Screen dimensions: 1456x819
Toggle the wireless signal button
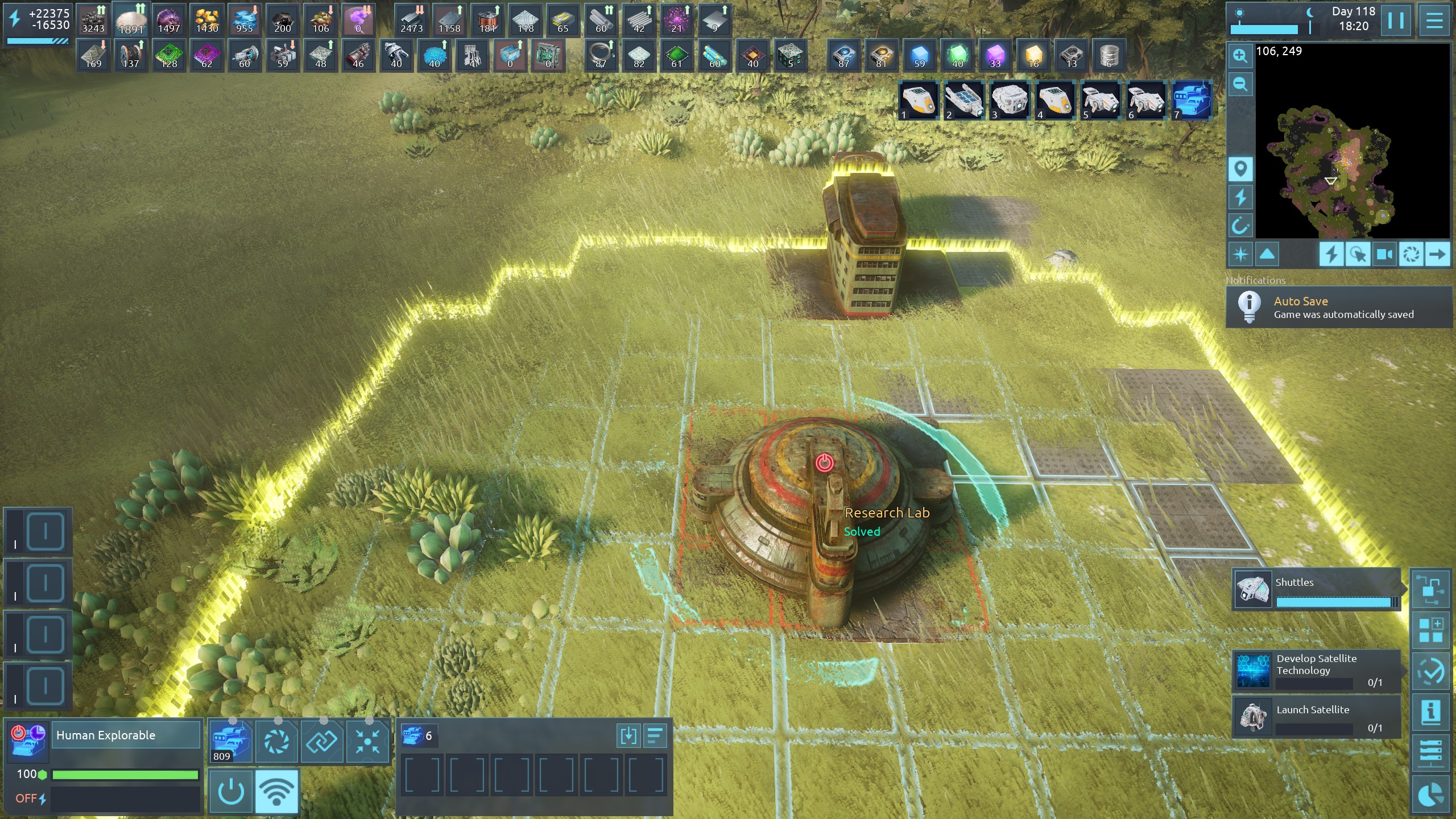276,791
